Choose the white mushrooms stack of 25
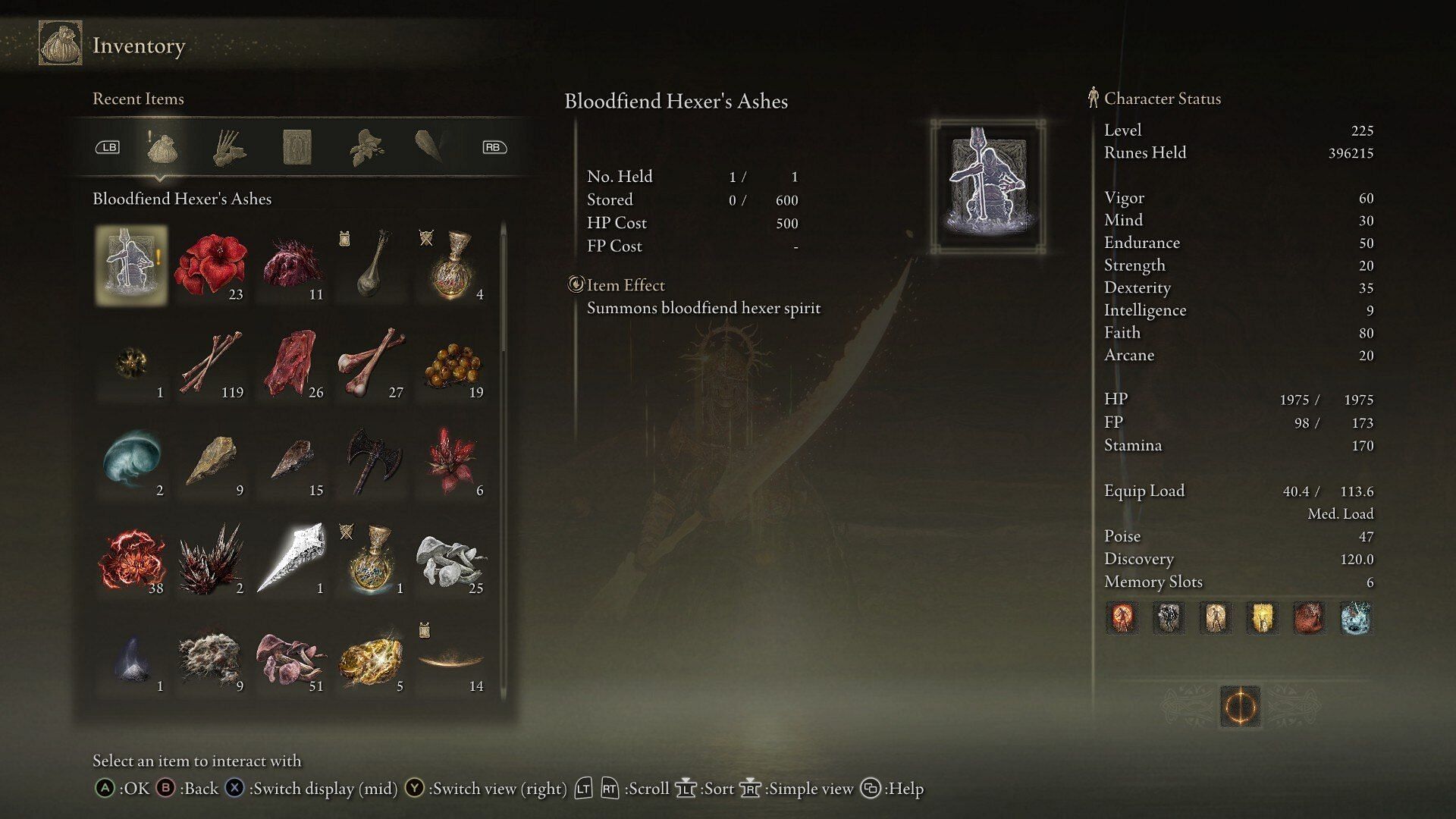The image size is (1456, 819). coord(452,559)
